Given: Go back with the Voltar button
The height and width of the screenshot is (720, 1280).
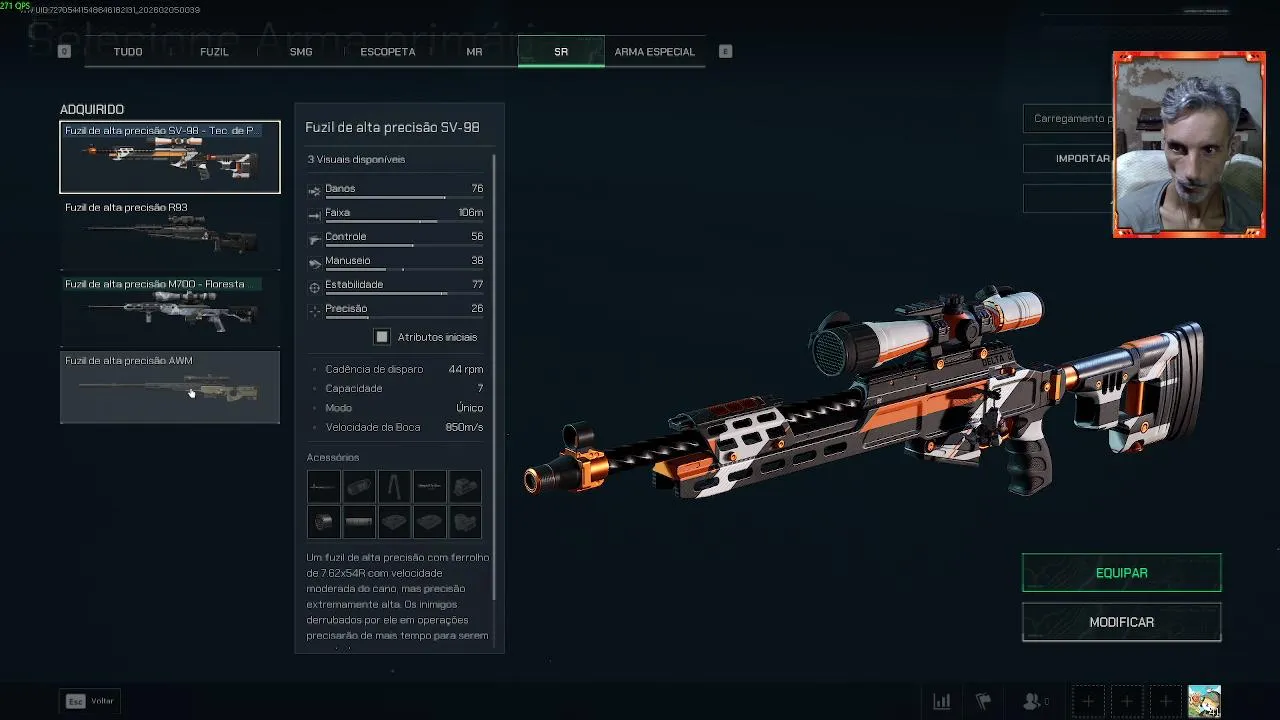Looking at the screenshot, I should pyautogui.click(x=91, y=701).
